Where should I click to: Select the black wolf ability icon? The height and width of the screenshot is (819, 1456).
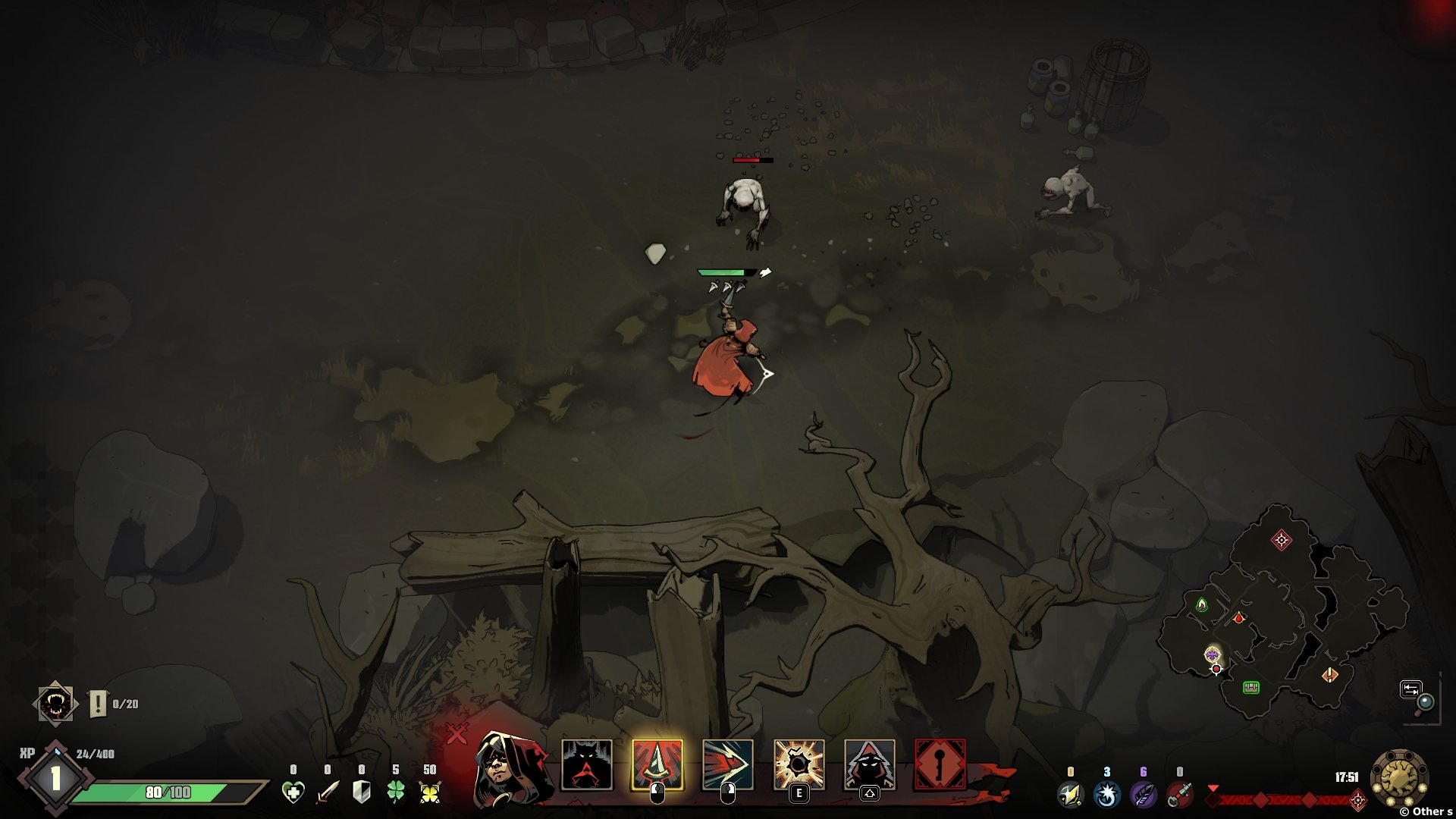click(x=586, y=764)
